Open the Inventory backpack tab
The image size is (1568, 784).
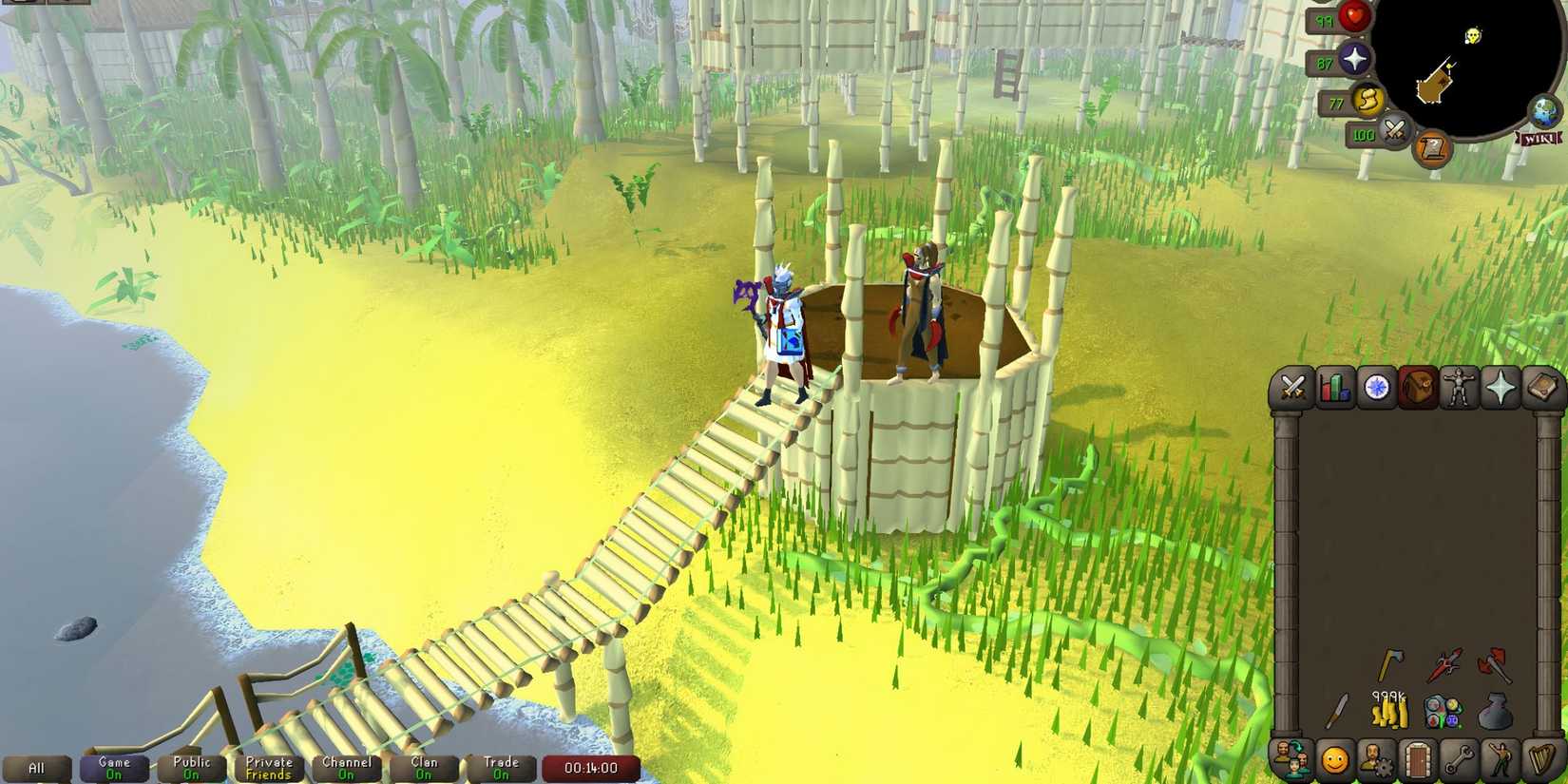[x=1421, y=388]
